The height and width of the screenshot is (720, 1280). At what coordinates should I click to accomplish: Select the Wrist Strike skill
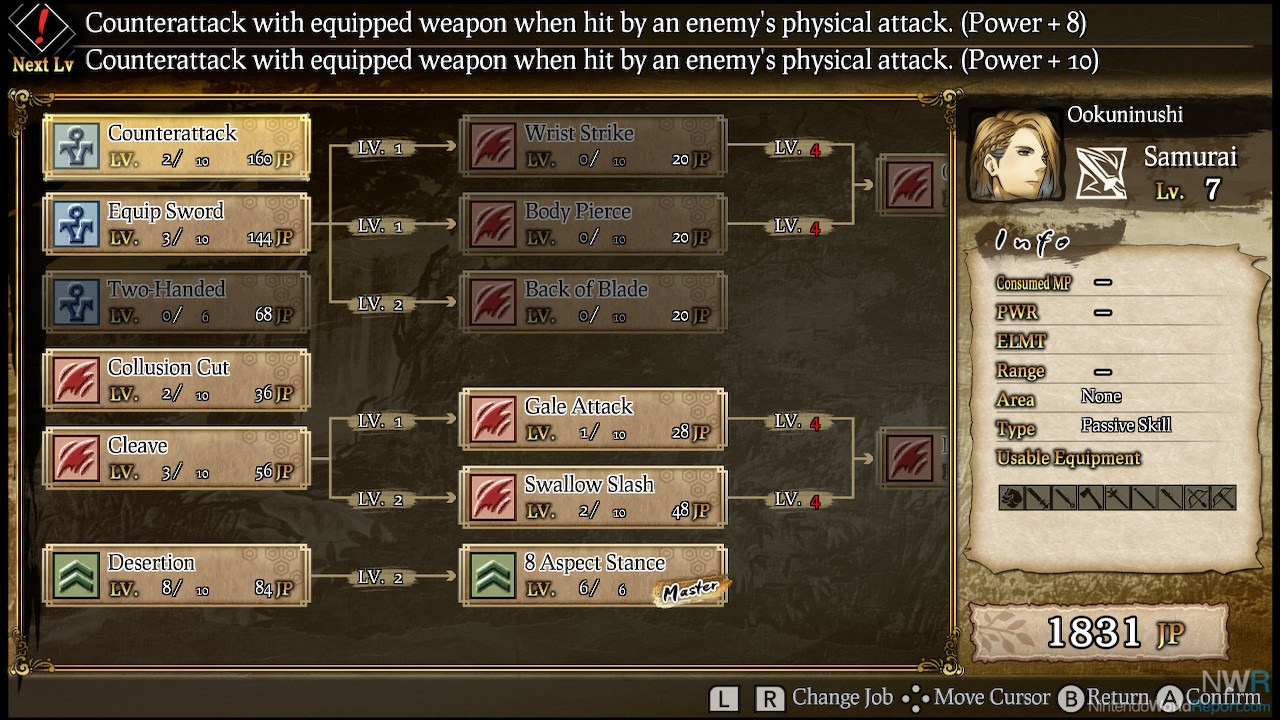pyautogui.click(x=593, y=146)
